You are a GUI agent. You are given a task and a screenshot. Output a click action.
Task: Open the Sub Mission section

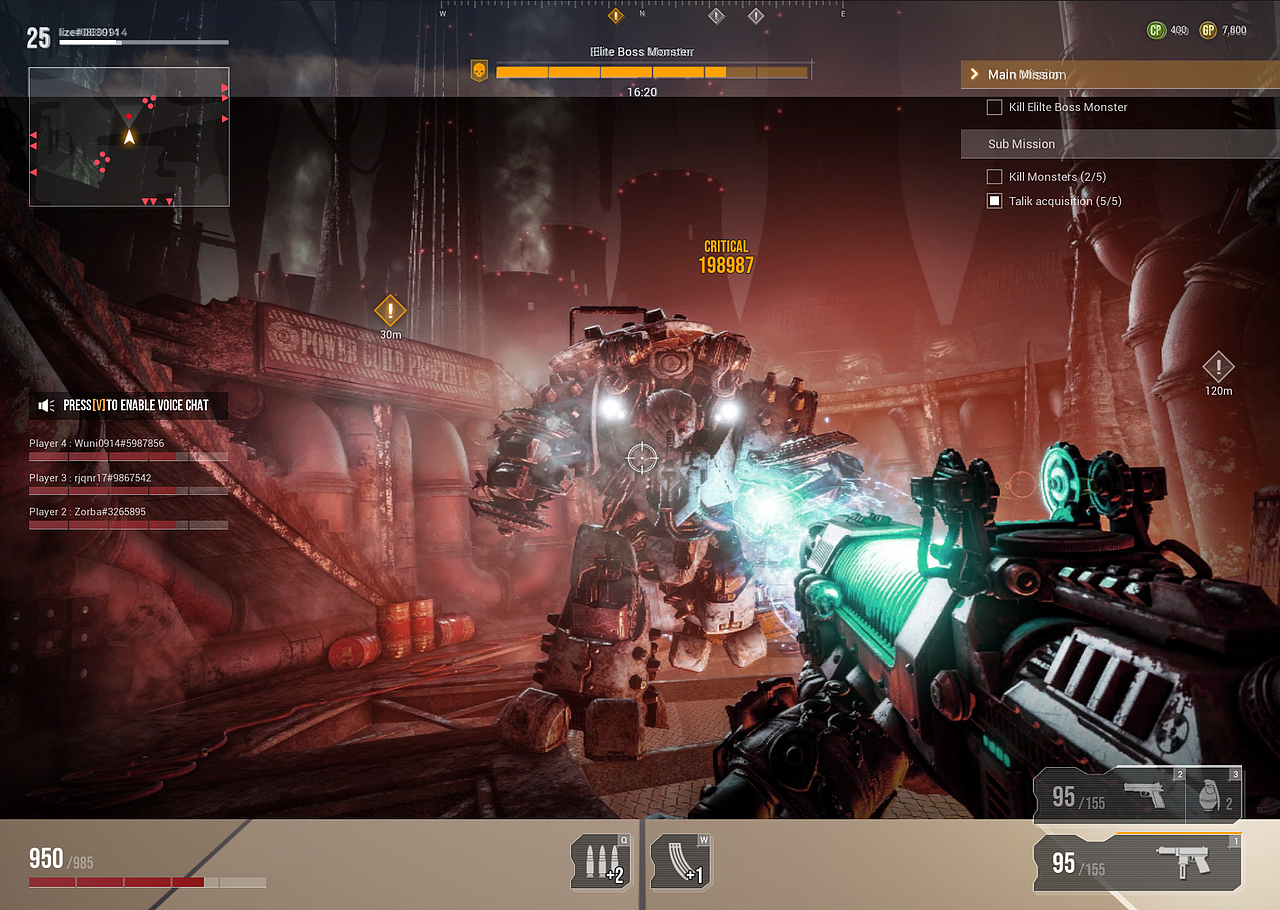[x=1021, y=144]
